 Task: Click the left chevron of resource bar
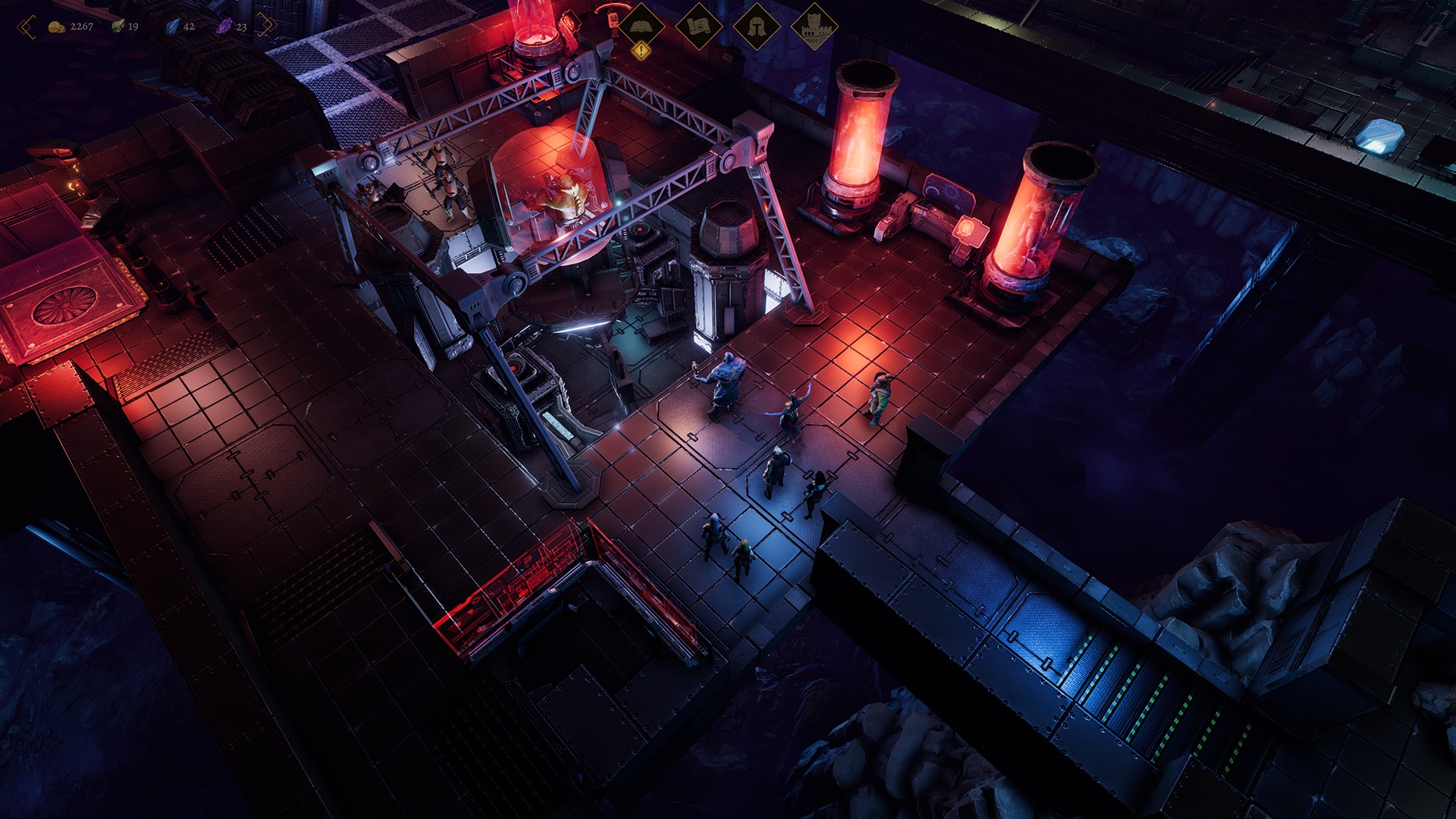(x=27, y=27)
